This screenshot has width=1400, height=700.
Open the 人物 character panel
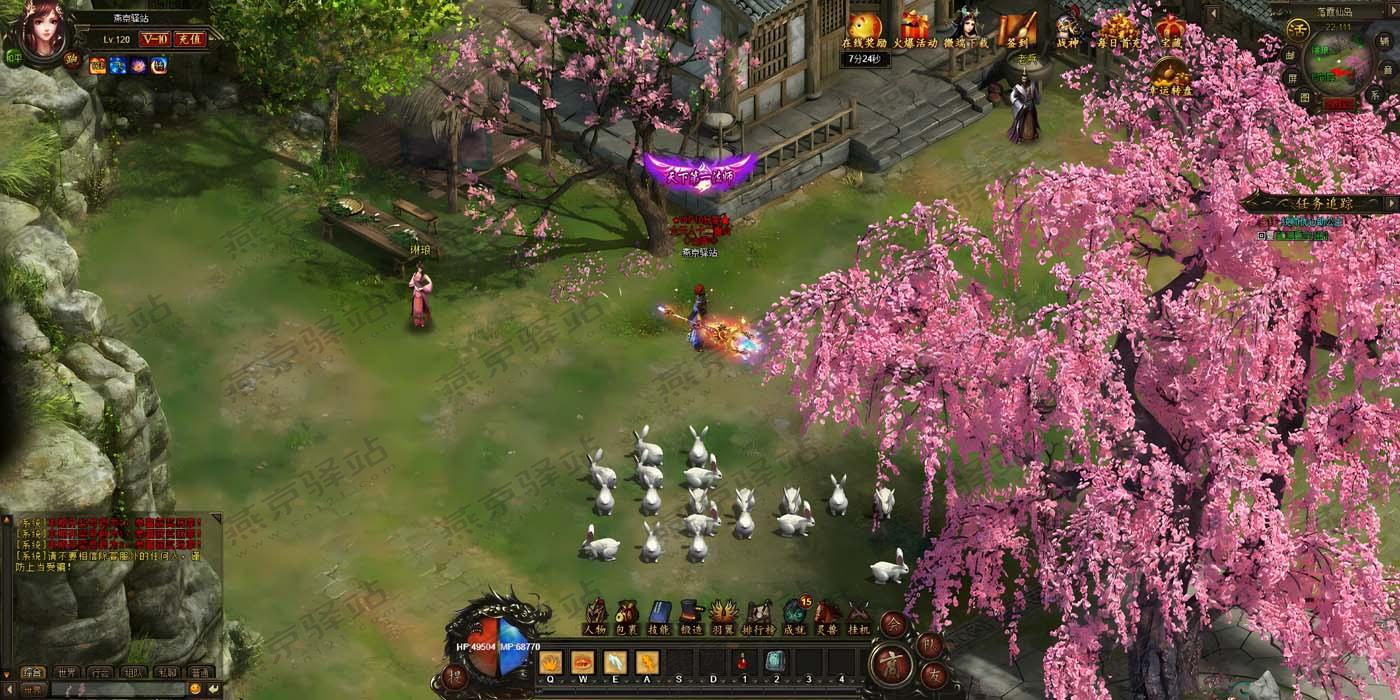[x=596, y=613]
